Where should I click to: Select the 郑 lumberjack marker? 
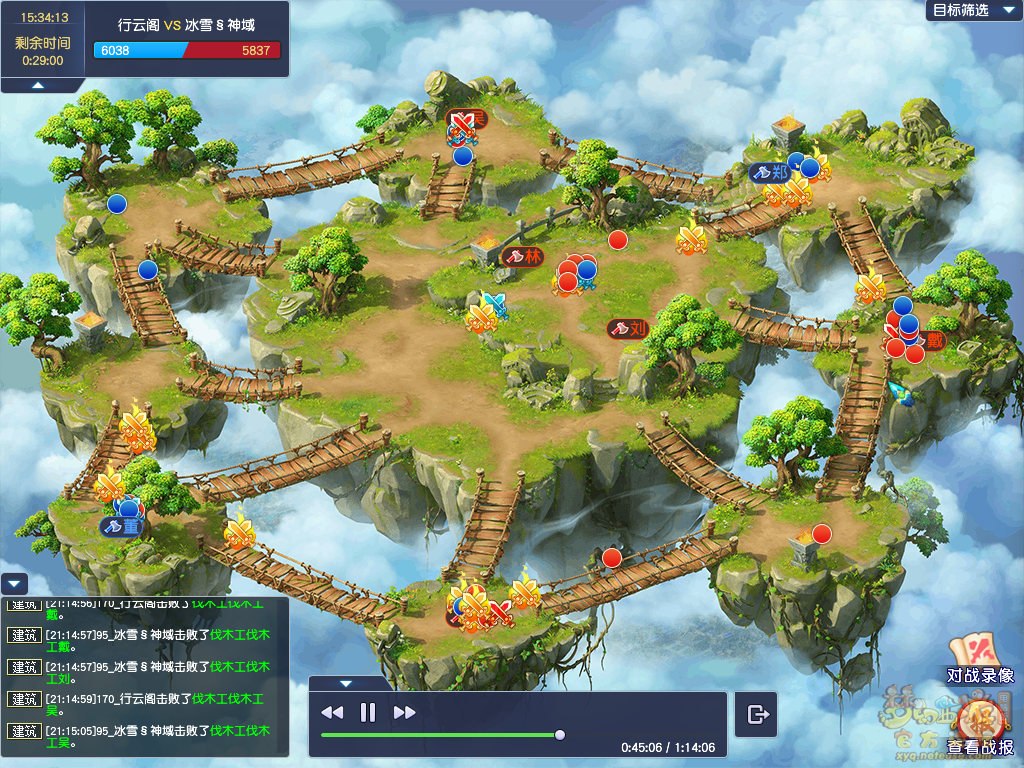click(x=771, y=172)
